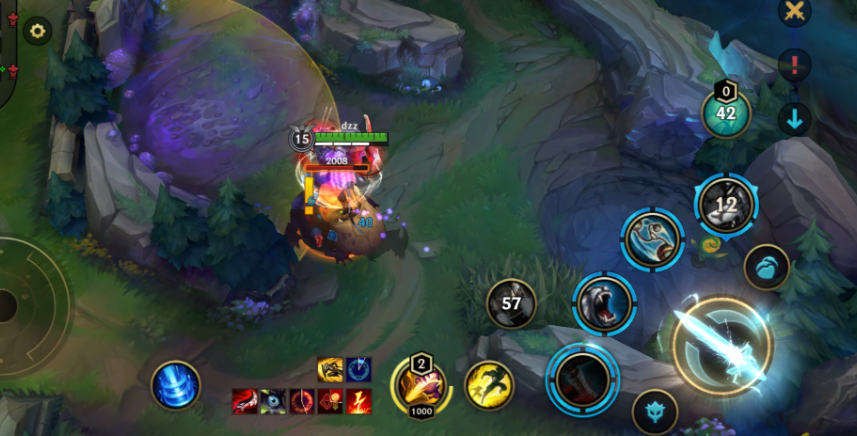Tap the blue swirl recall button
This screenshot has width=857, height=436.
[175, 385]
